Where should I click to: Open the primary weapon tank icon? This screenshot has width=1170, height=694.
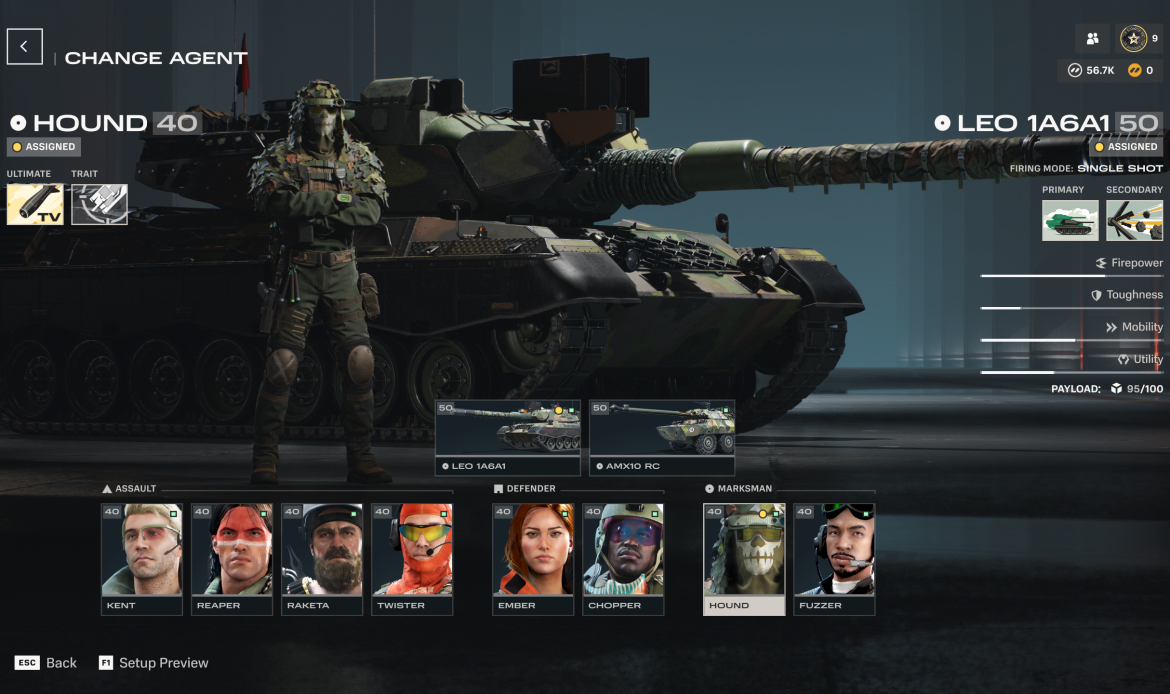(1070, 220)
